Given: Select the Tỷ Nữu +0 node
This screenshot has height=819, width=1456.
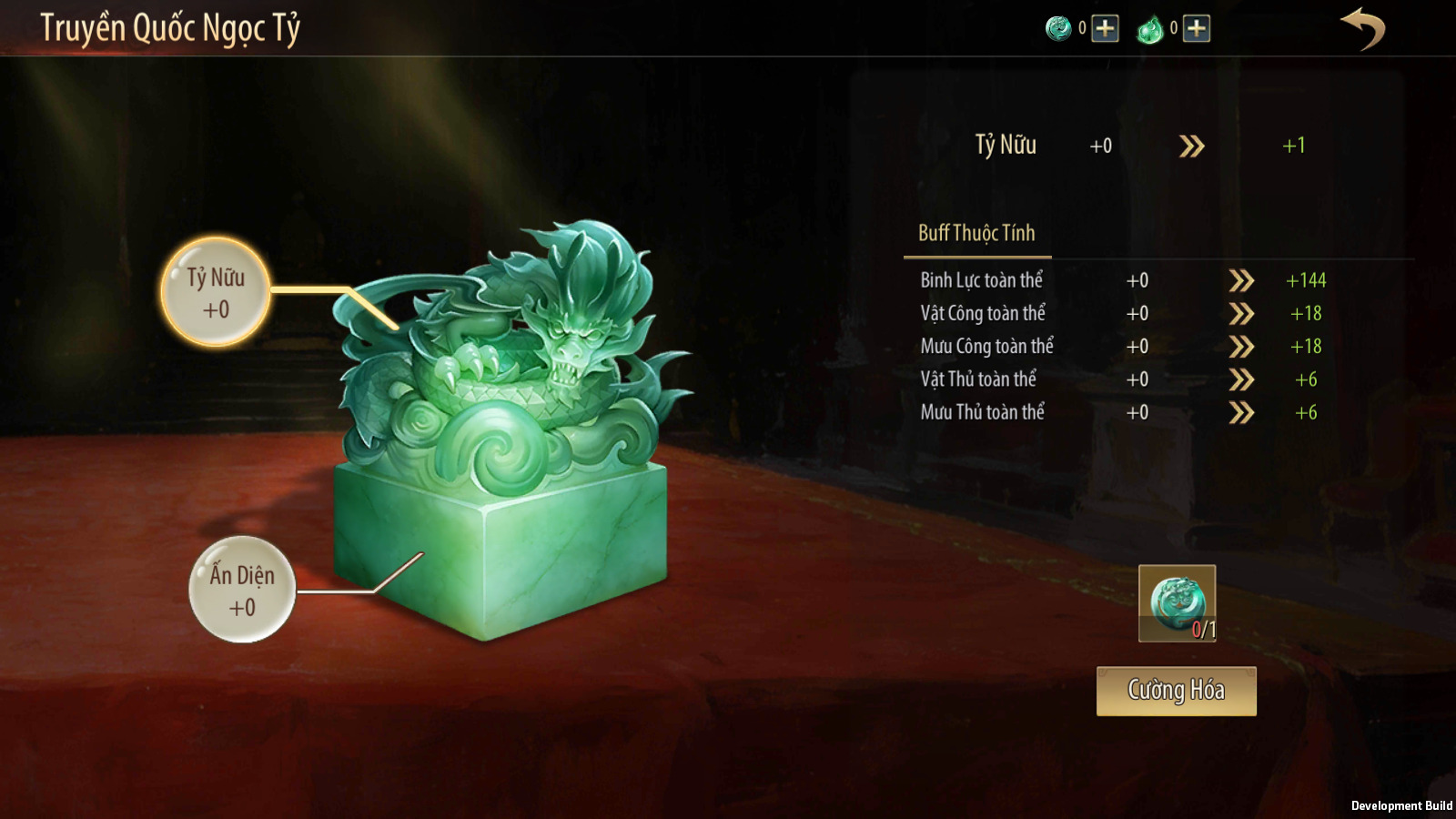Looking at the screenshot, I should point(216,292).
